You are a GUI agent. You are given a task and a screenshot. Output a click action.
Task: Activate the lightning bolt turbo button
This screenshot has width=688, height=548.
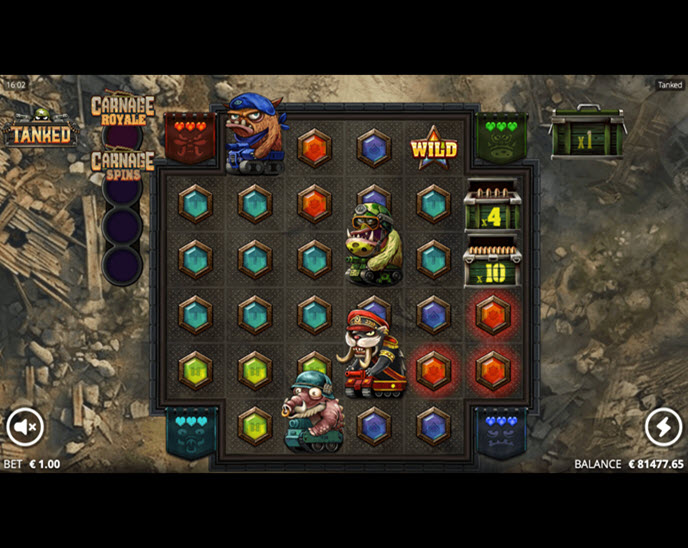pos(662,427)
